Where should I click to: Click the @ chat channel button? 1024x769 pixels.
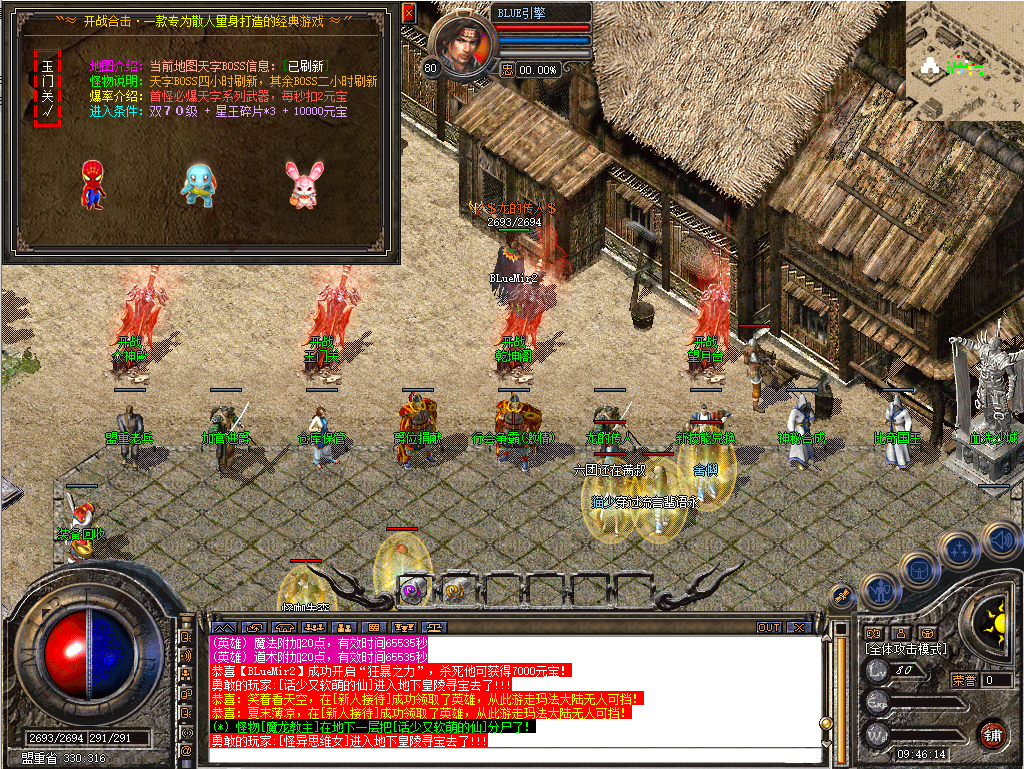click(x=186, y=750)
